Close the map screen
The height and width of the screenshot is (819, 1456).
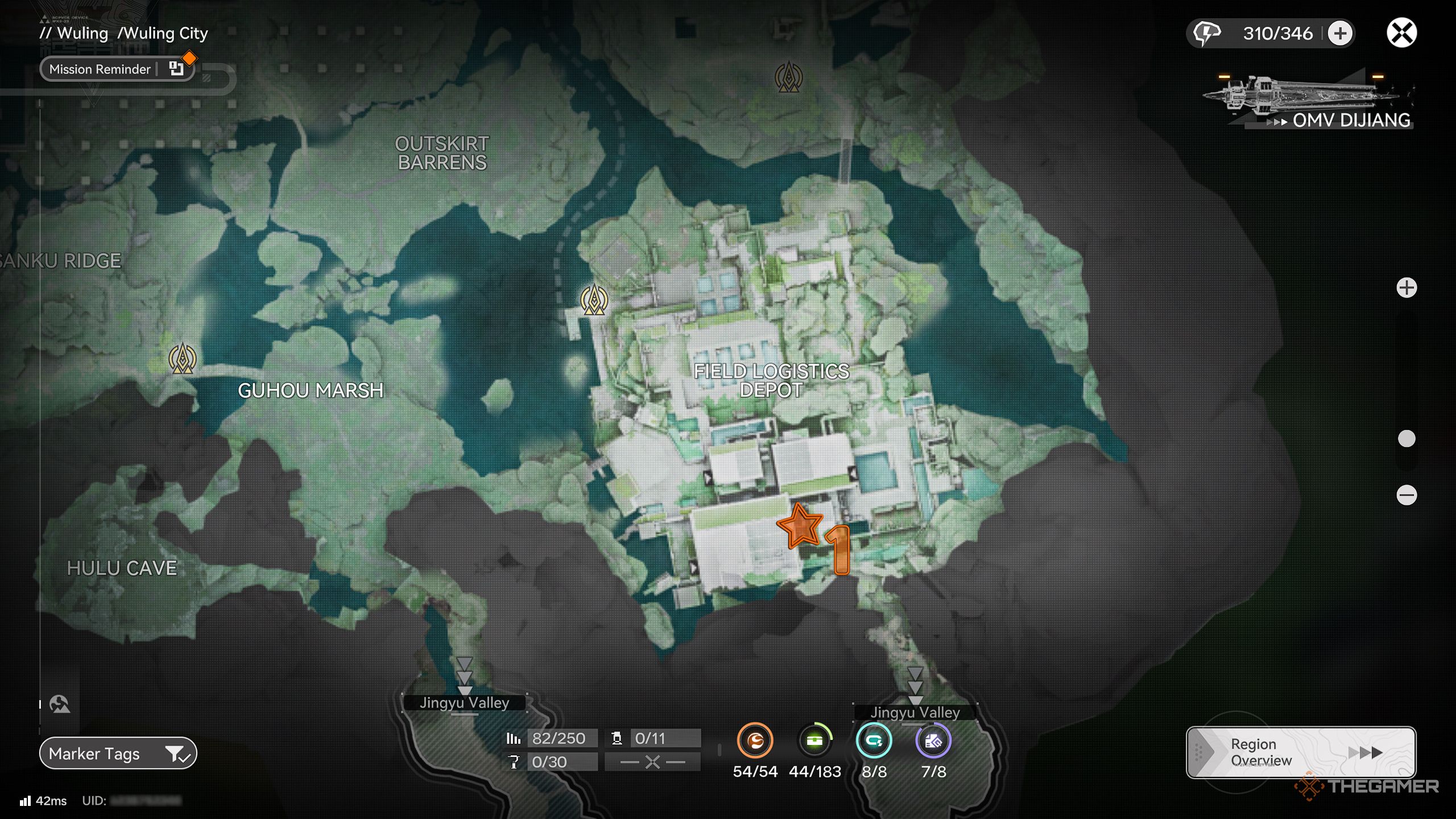point(1401,33)
